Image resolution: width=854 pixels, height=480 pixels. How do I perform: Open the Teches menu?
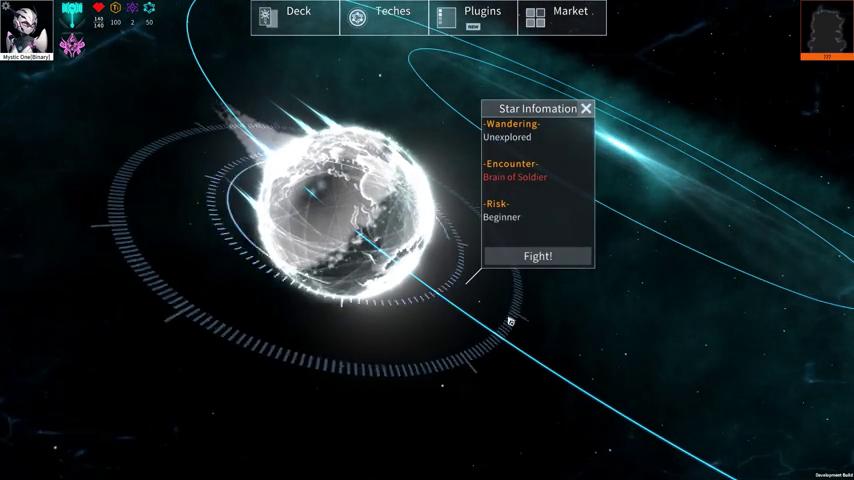click(x=384, y=17)
